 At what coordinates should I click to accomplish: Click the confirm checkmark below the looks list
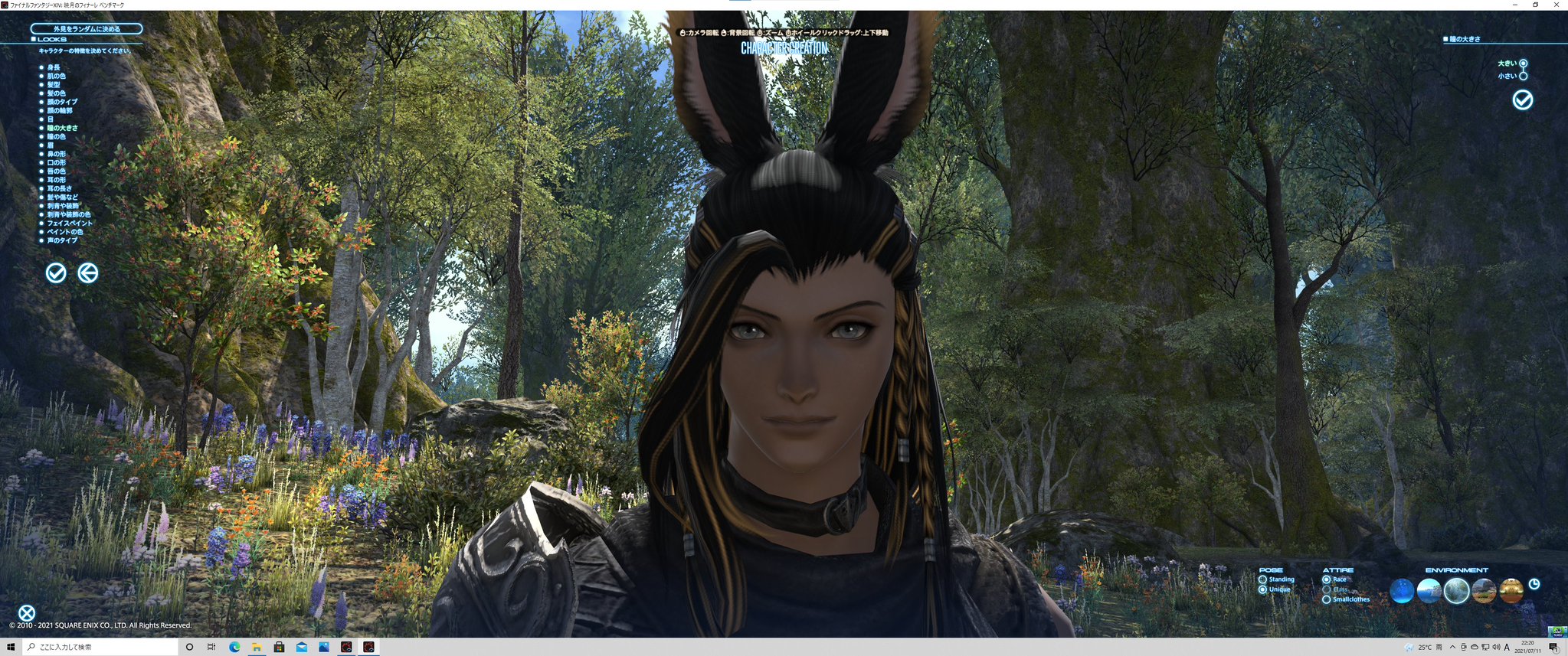[x=54, y=273]
